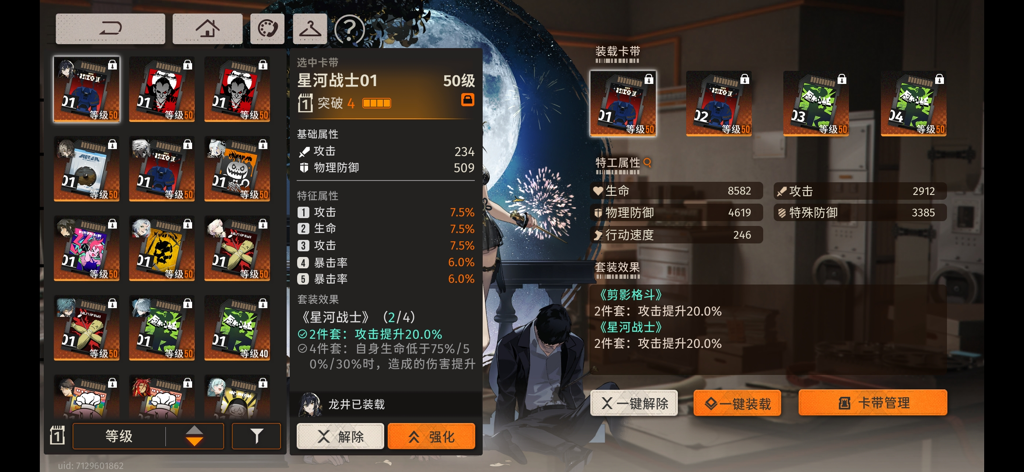Select the green camo cassette in slot 03

click(816, 103)
